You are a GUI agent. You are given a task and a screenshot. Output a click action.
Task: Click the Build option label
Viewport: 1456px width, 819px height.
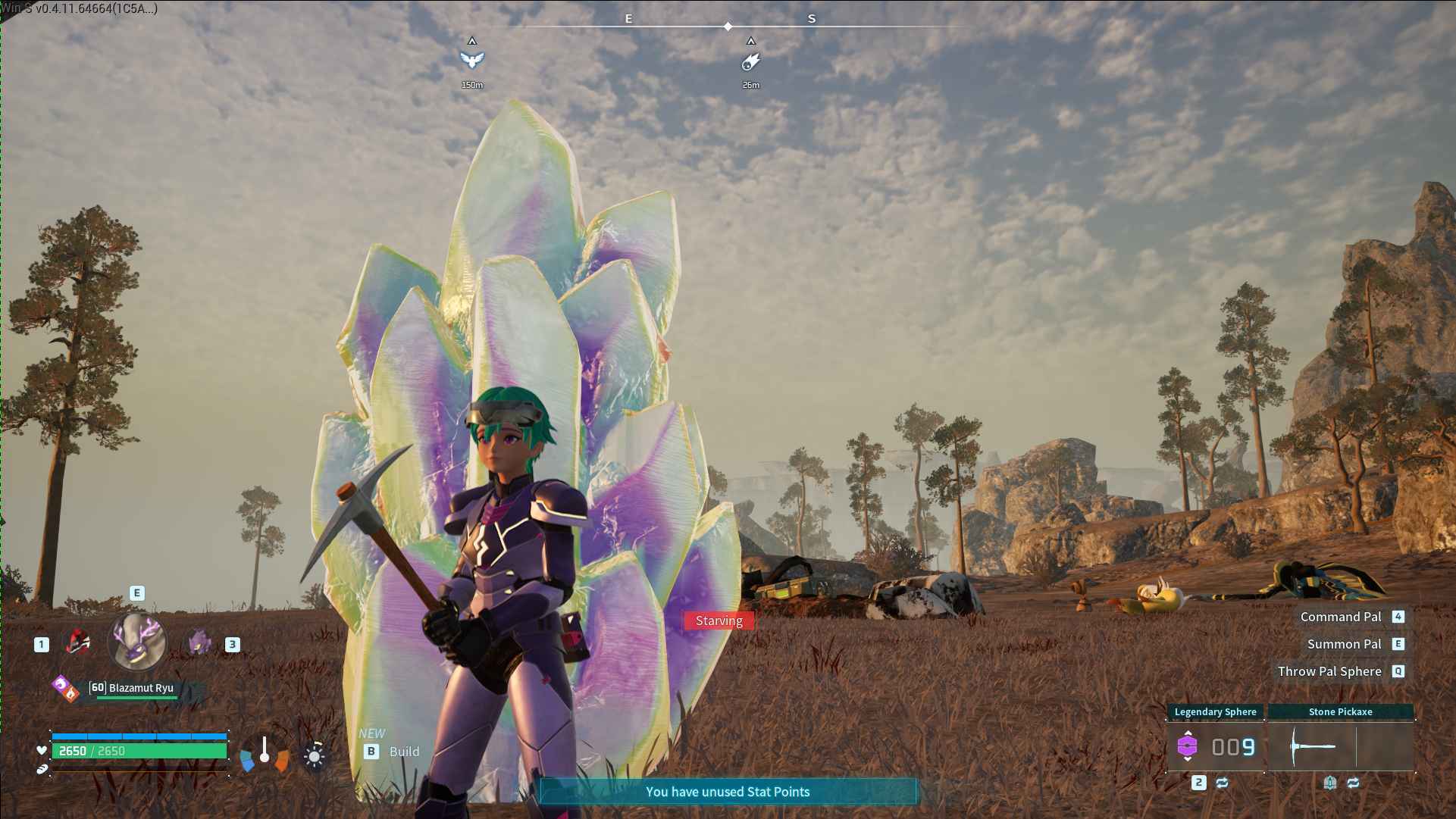pos(404,752)
